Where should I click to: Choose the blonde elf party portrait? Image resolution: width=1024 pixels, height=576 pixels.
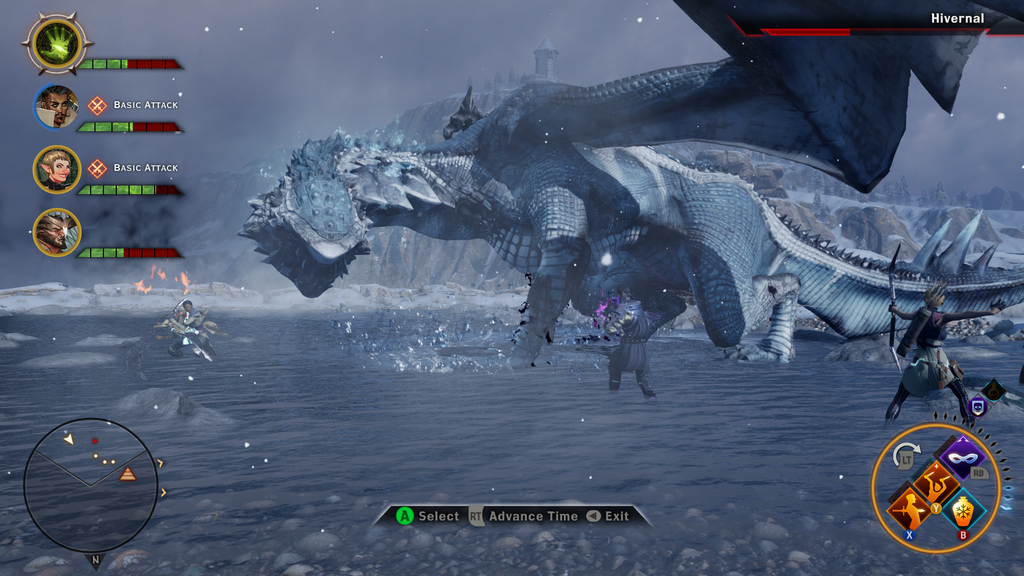tap(57, 170)
